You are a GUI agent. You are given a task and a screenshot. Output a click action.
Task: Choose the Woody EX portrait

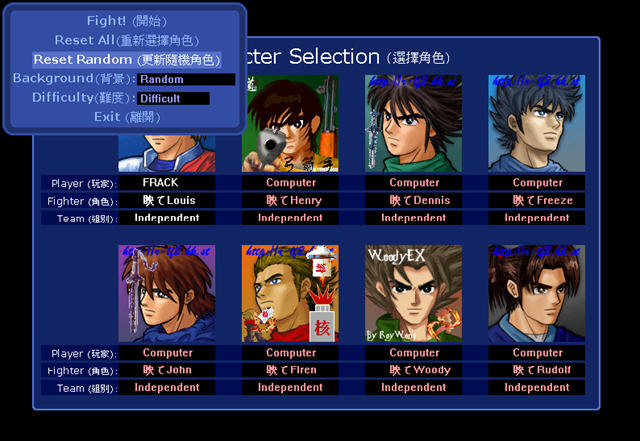coord(414,293)
